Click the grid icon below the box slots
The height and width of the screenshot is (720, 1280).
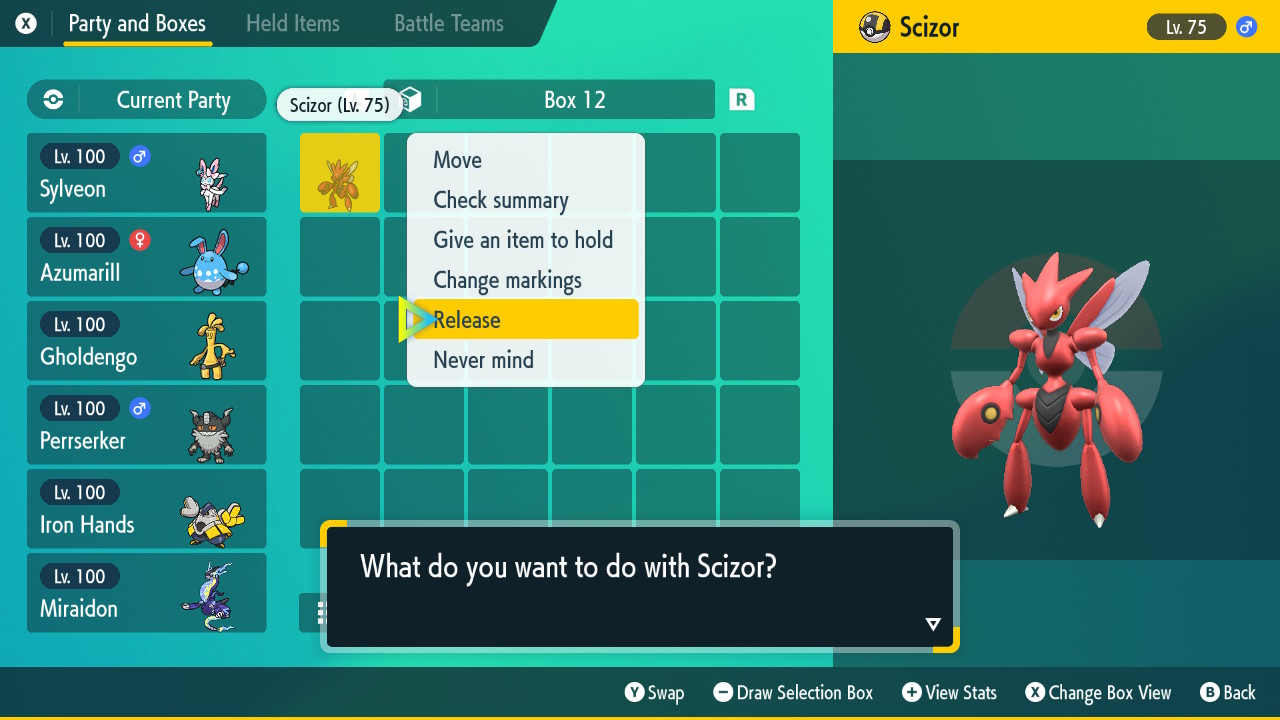point(322,613)
